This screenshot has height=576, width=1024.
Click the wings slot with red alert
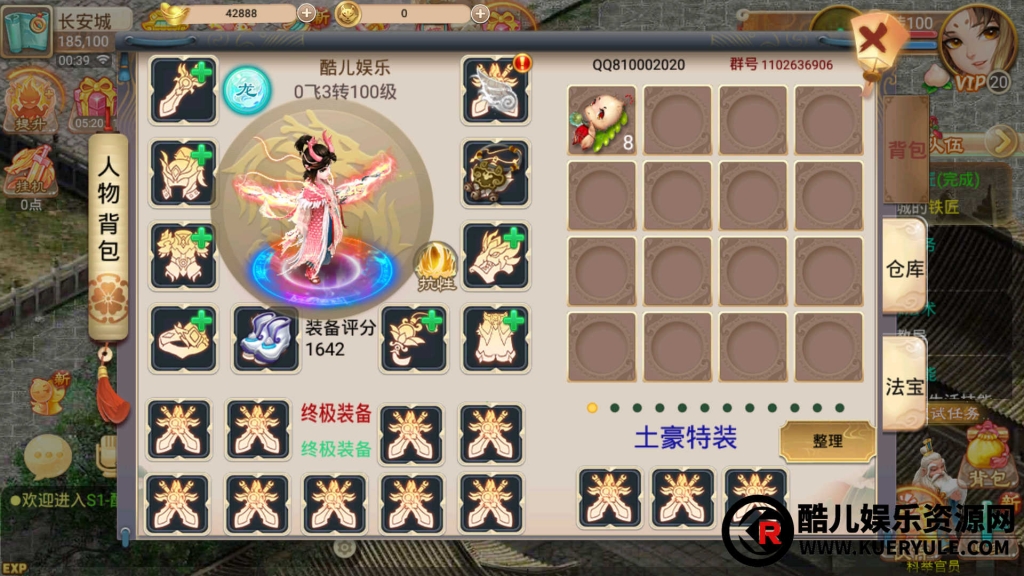(495, 90)
